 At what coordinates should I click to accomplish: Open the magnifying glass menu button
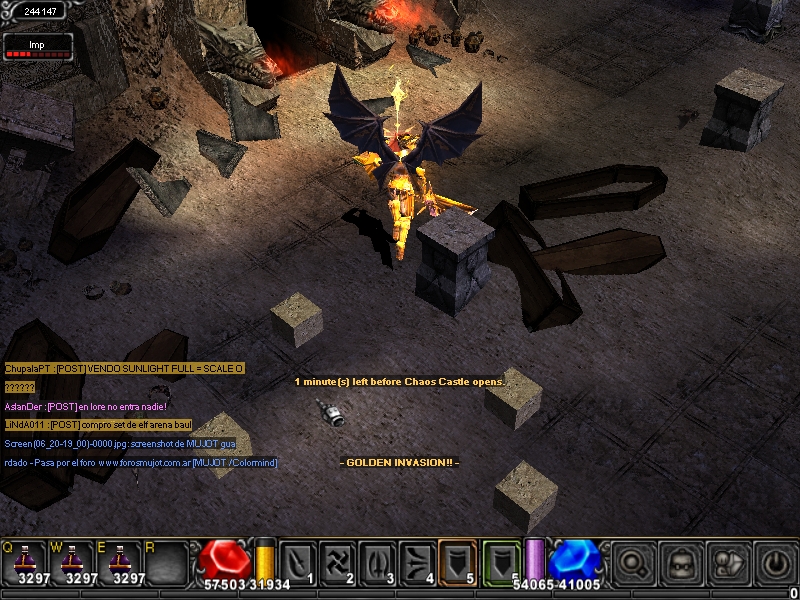631,562
